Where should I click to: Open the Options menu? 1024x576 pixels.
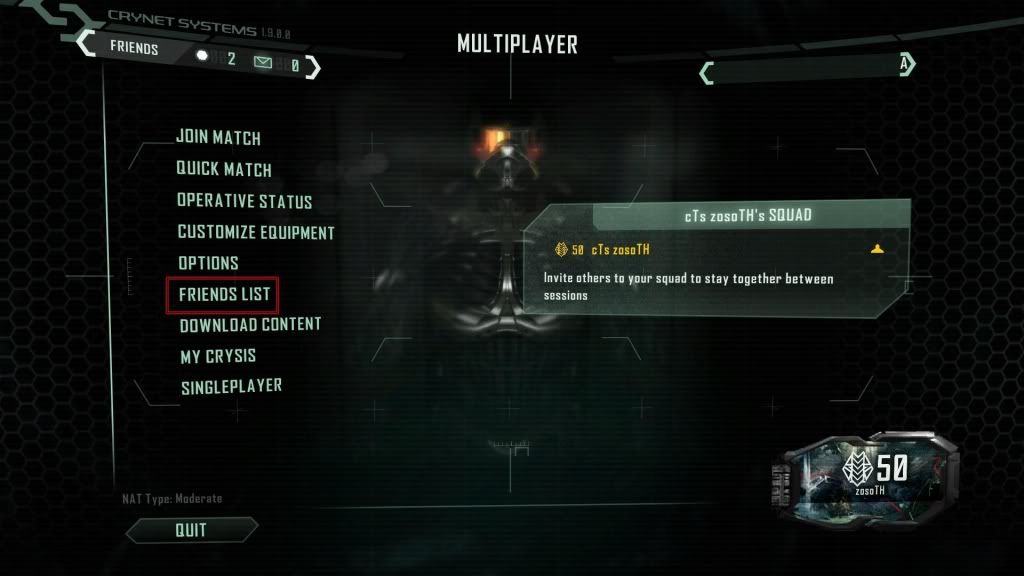[208, 263]
